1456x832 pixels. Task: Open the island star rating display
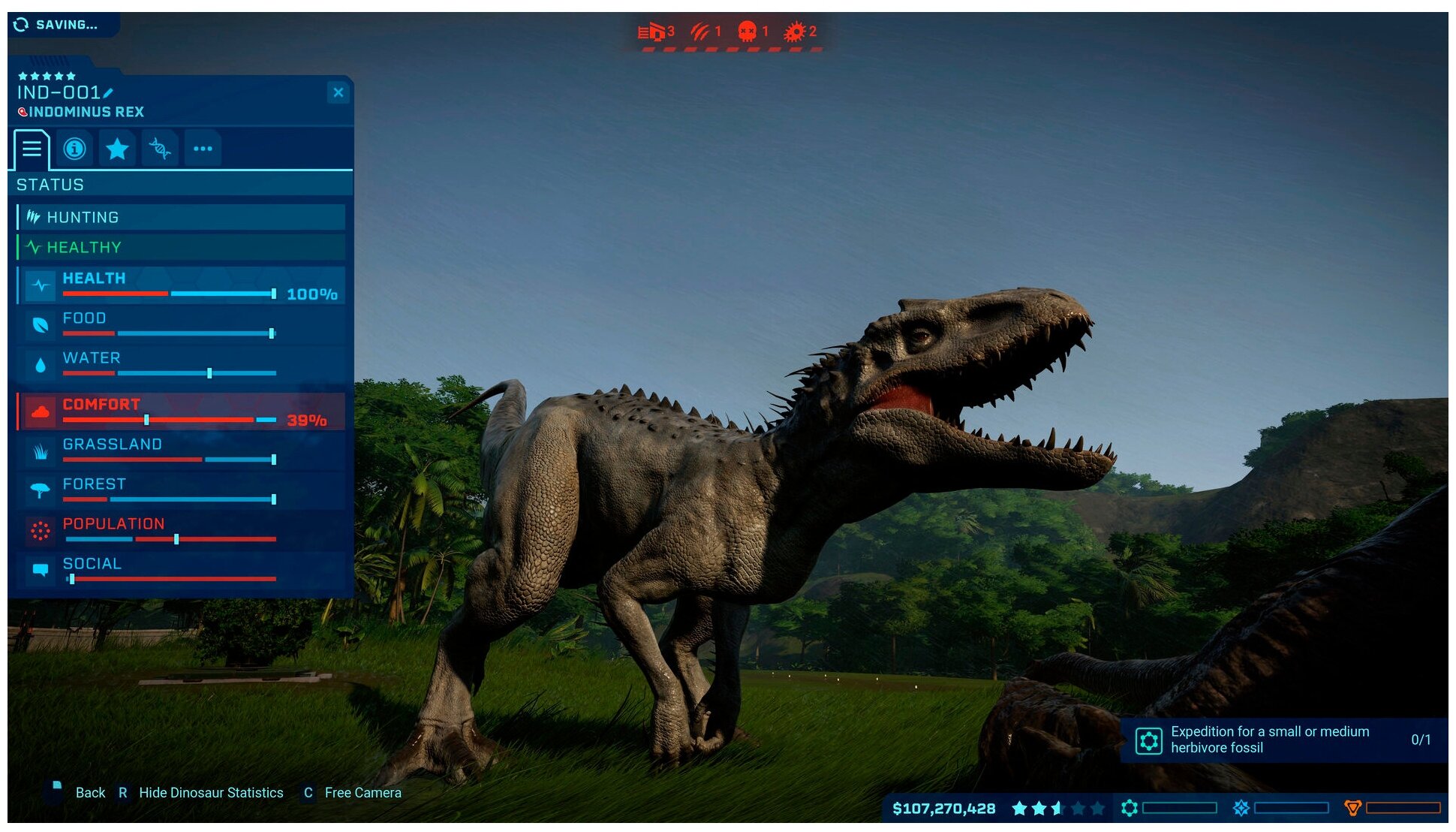[1057, 809]
